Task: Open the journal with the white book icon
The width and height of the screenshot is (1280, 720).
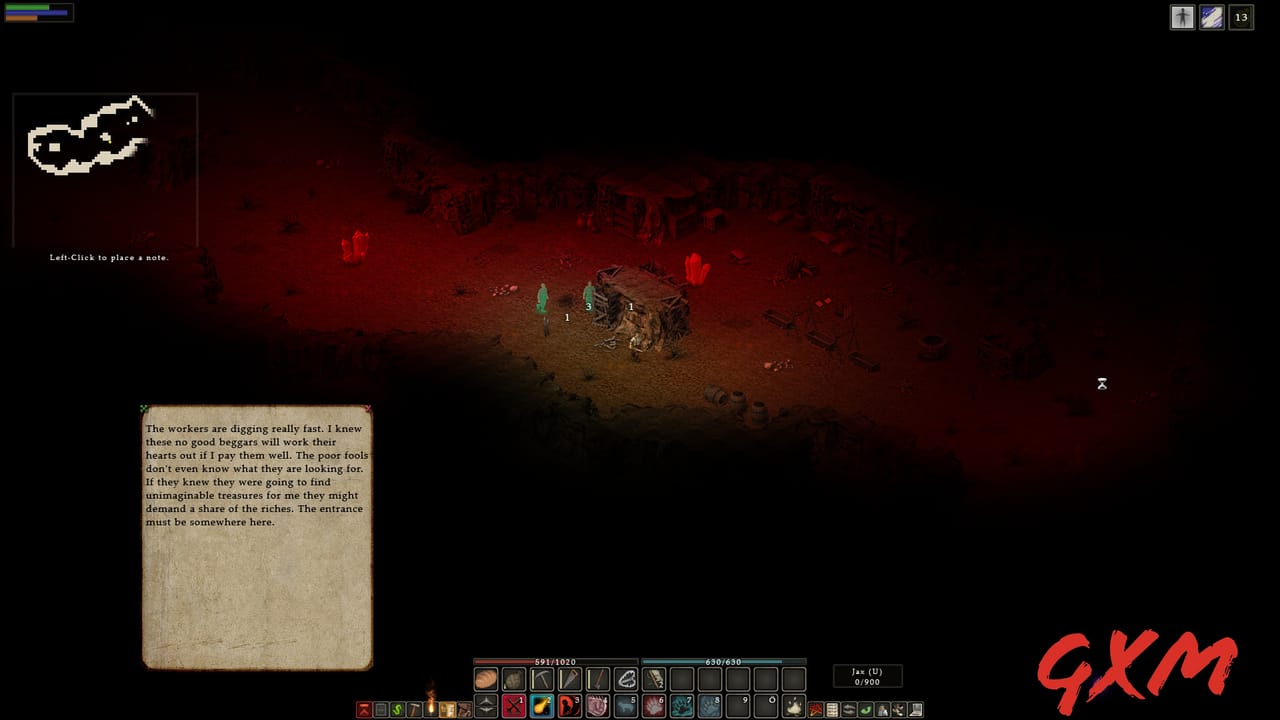Action: point(913,710)
